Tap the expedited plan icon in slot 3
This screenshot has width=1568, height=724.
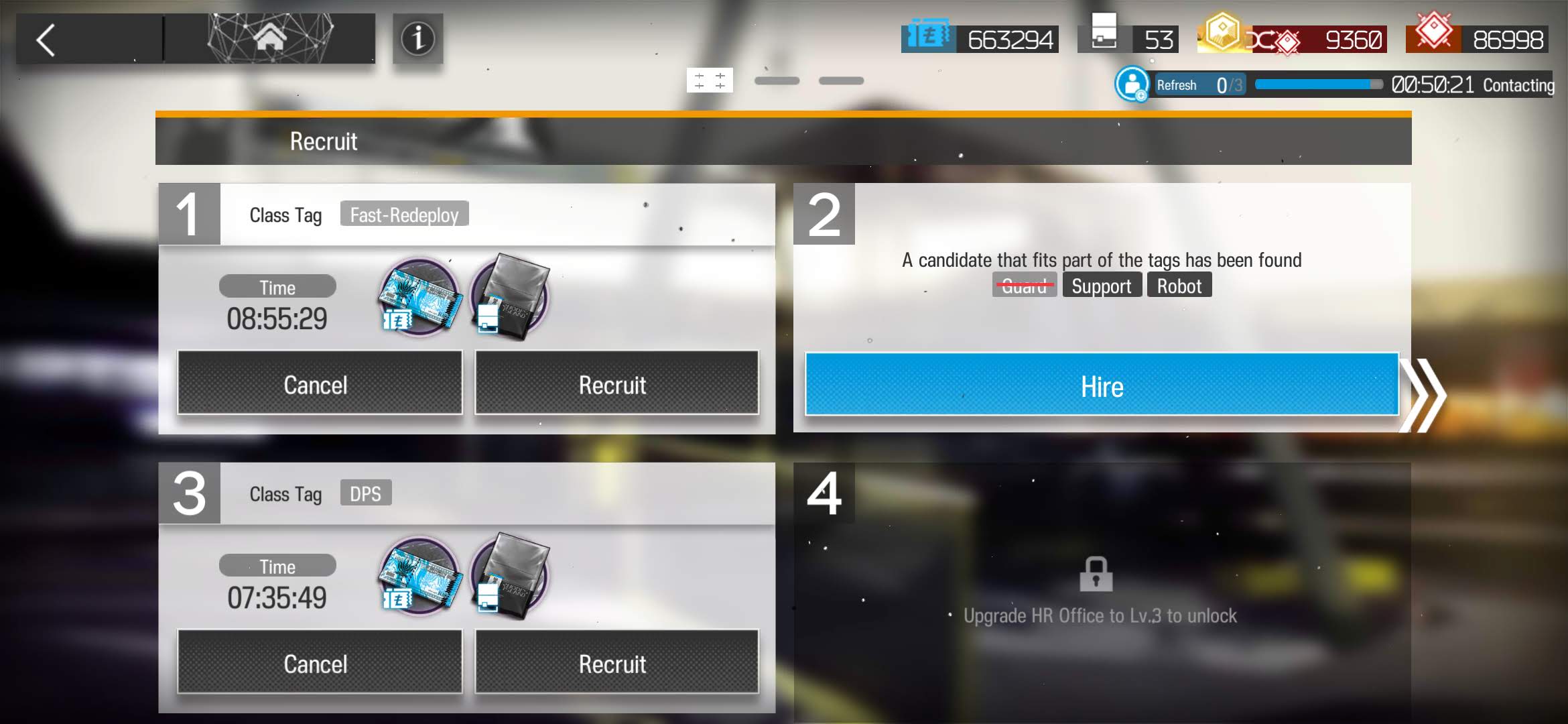tap(510, 577)
